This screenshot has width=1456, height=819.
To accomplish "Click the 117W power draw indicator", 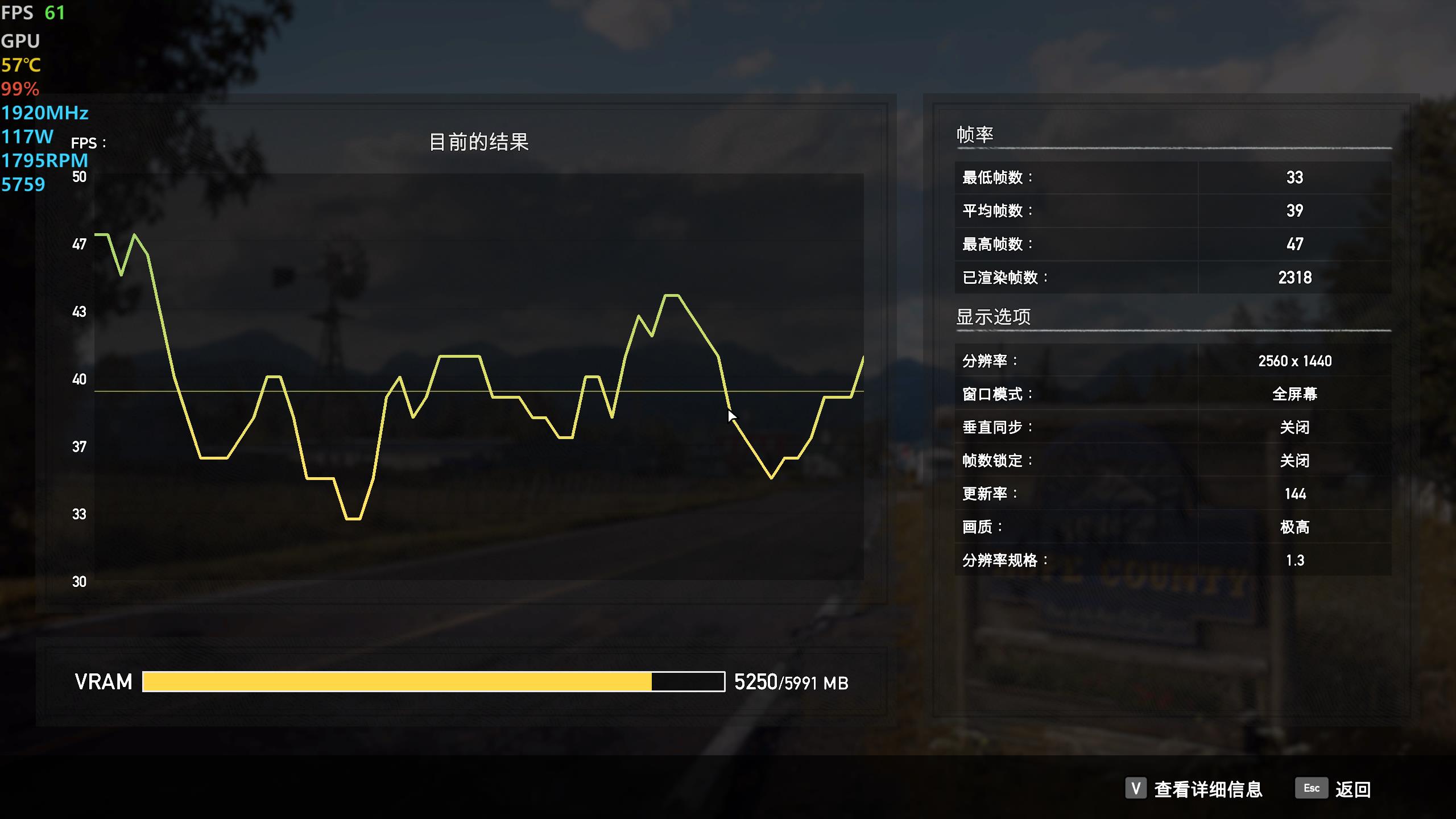I will pyautogui.click(x=27, y=136).
